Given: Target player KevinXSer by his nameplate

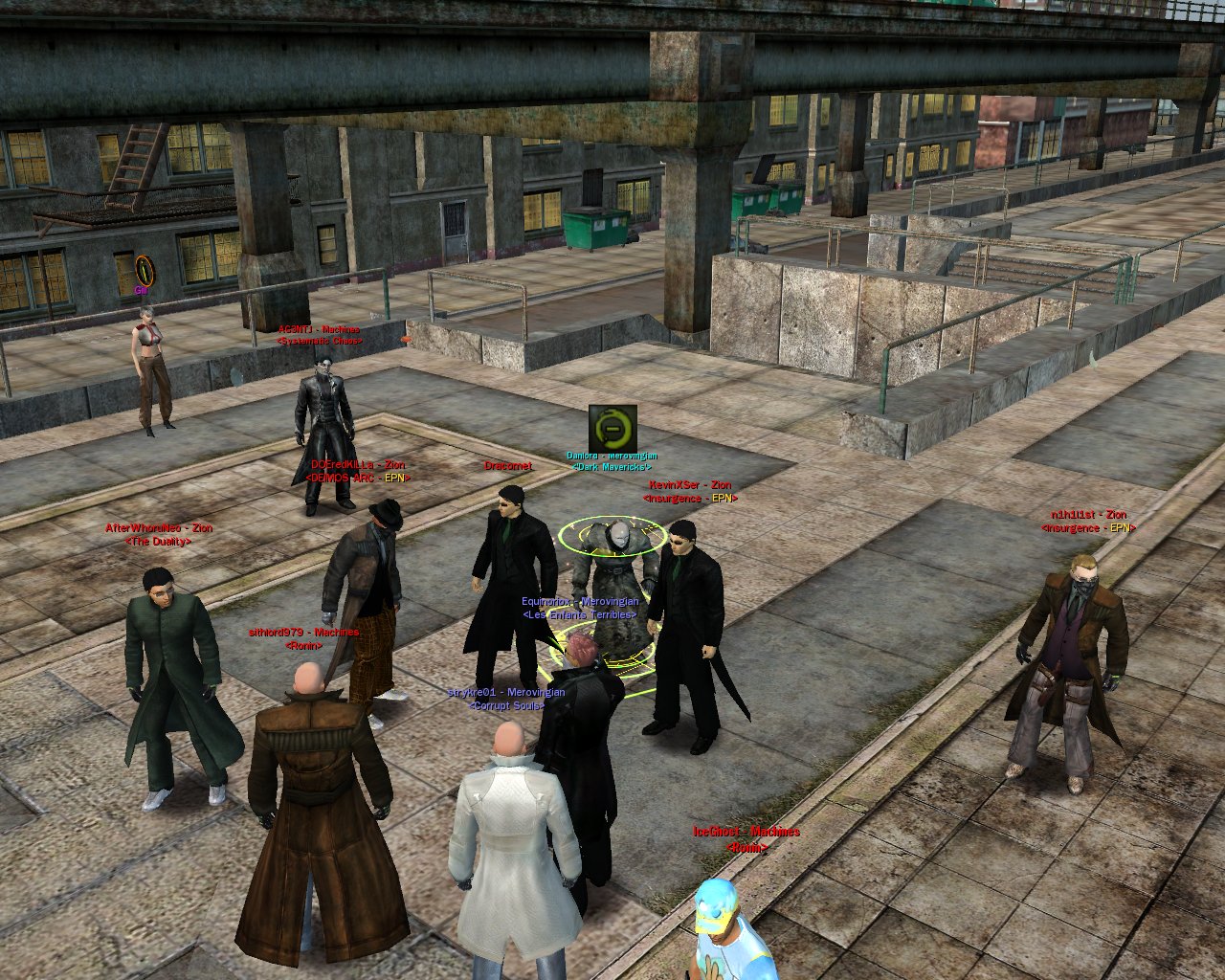Looking at the screenshot, I should (x=690, y=485).
